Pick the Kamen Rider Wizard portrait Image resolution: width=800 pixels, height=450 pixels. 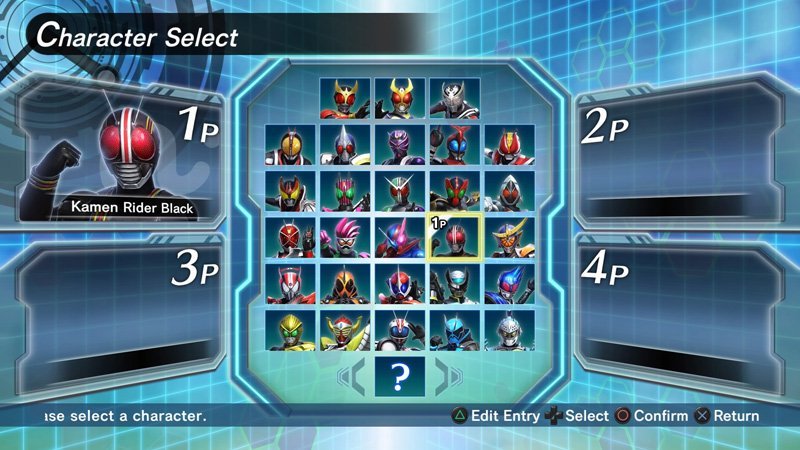click(x=290, y=238)
